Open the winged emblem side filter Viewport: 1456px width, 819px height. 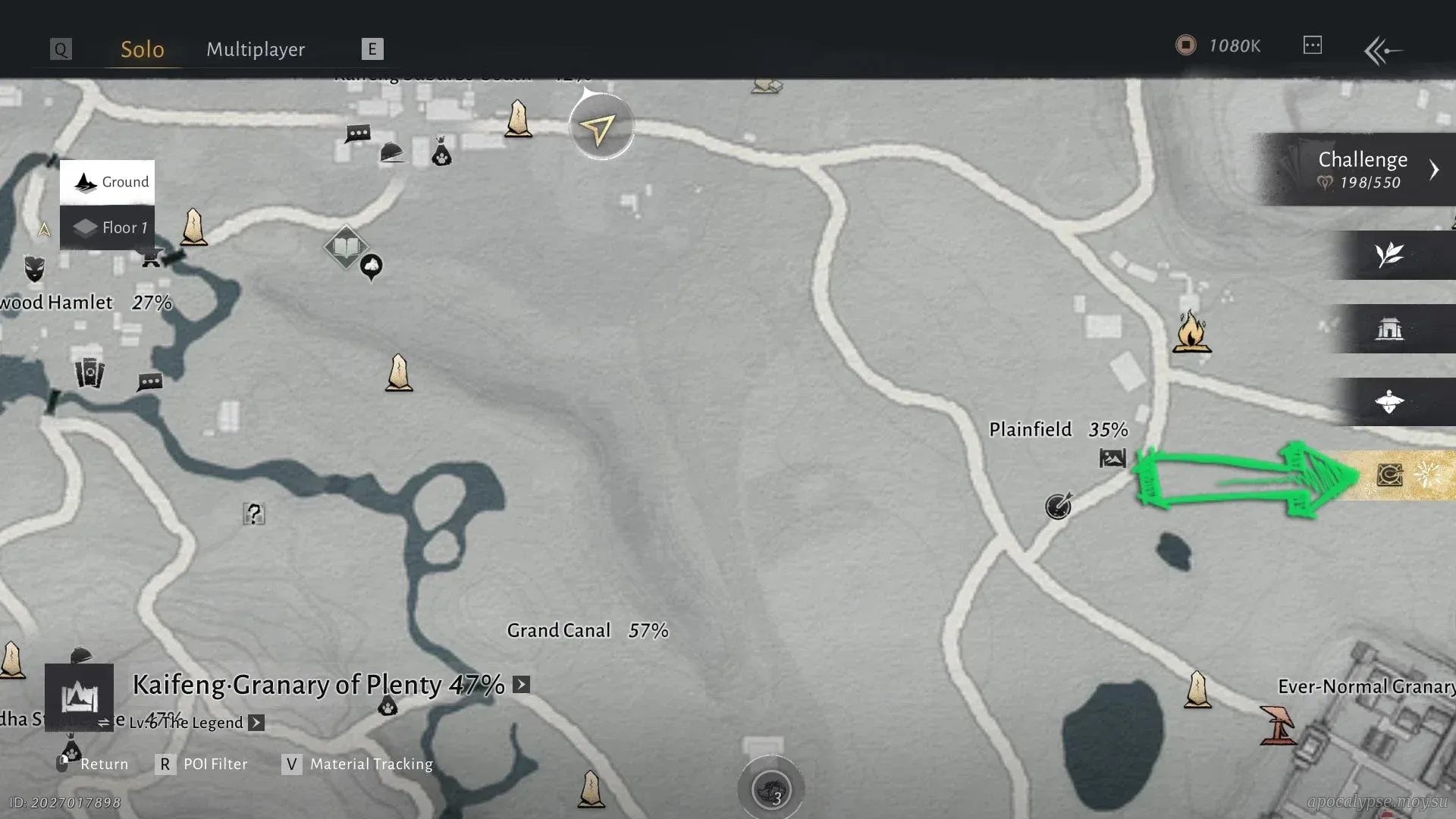(1389, 402)
